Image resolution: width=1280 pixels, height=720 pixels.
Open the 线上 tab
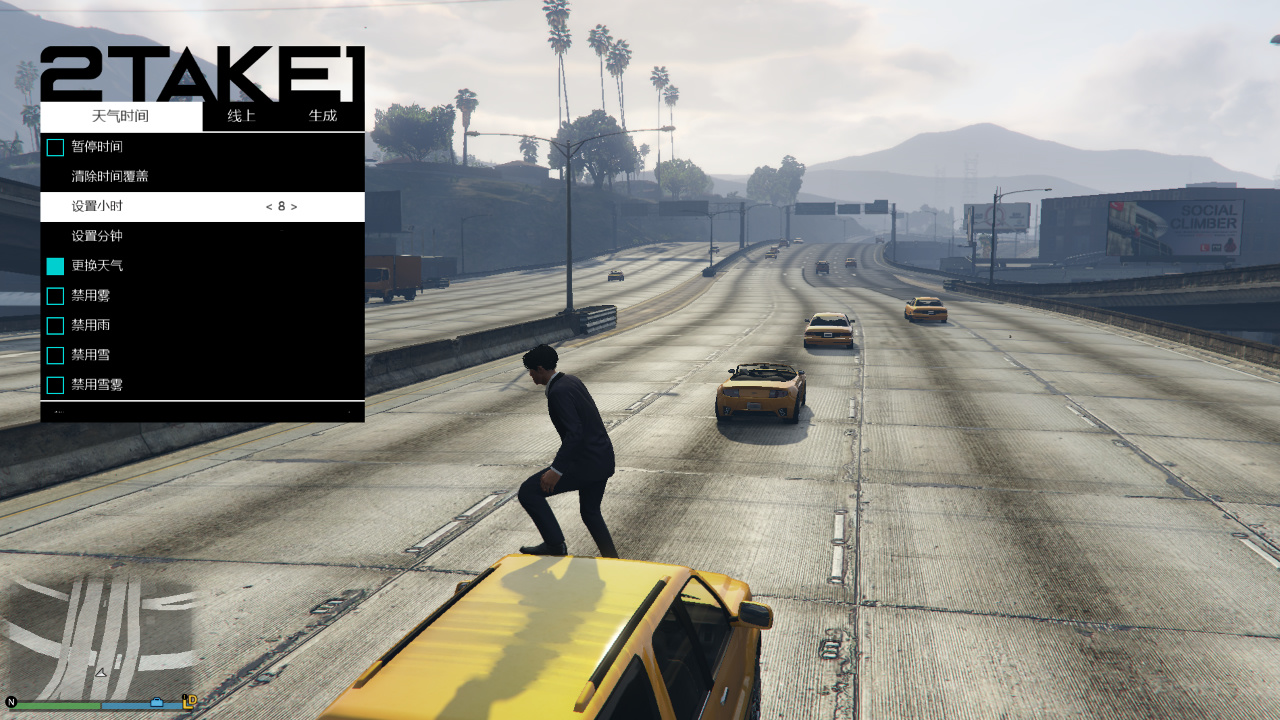[x=242, y=116]
